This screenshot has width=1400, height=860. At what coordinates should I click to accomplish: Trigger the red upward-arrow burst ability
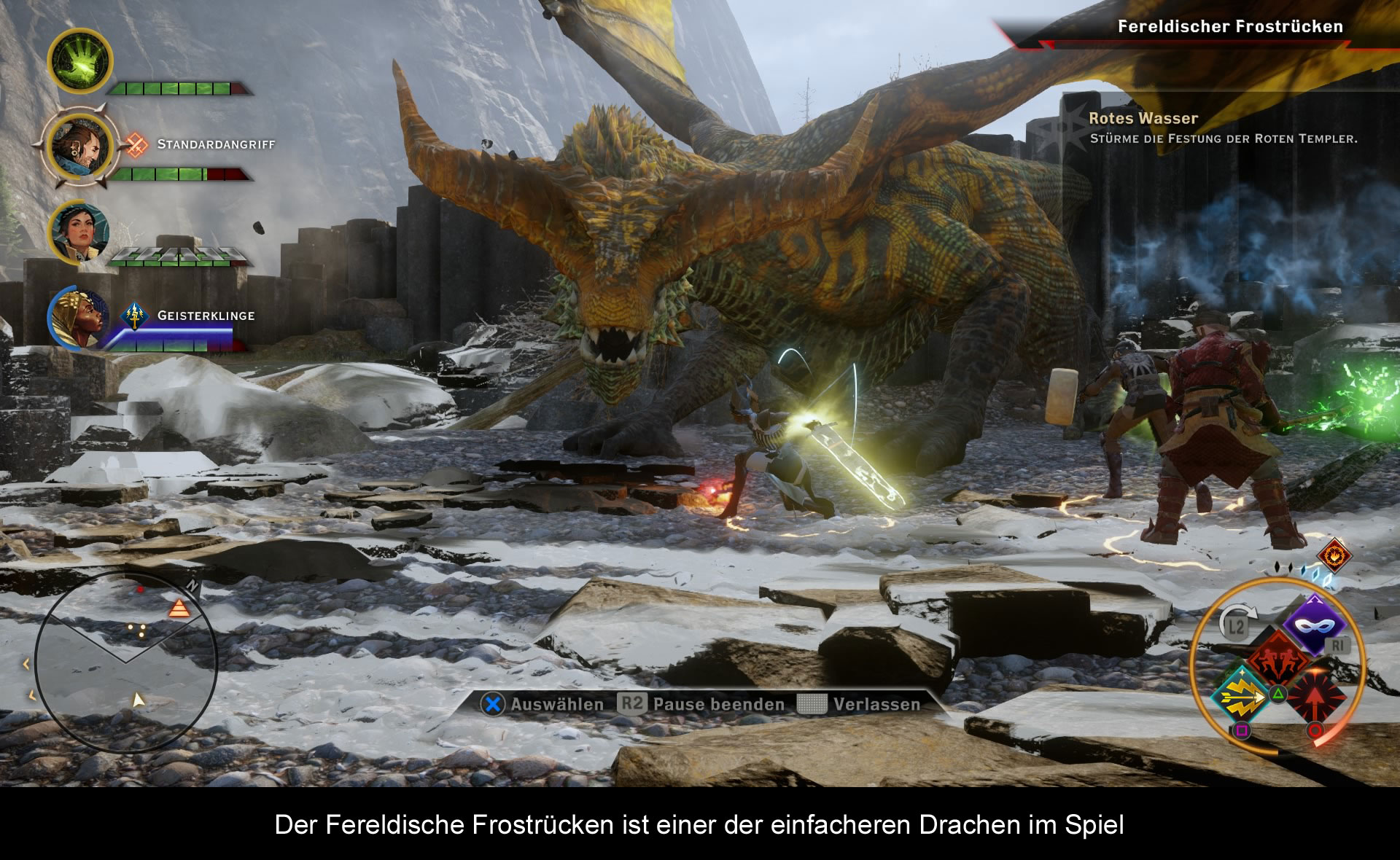[x=1316, y=696]
